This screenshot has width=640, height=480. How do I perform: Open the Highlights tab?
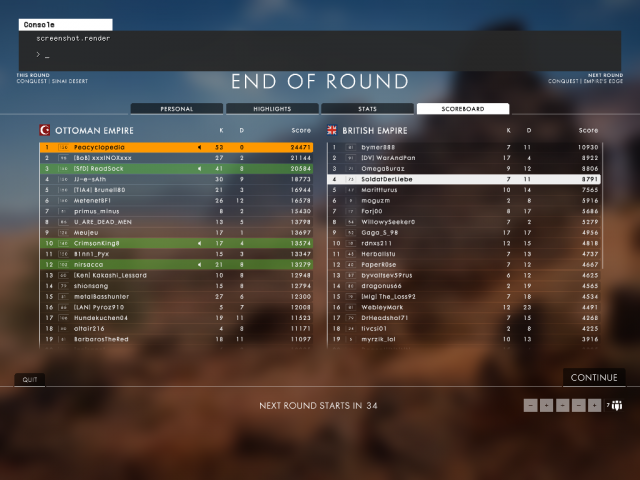pyautogui.click(x=272, y=108)
